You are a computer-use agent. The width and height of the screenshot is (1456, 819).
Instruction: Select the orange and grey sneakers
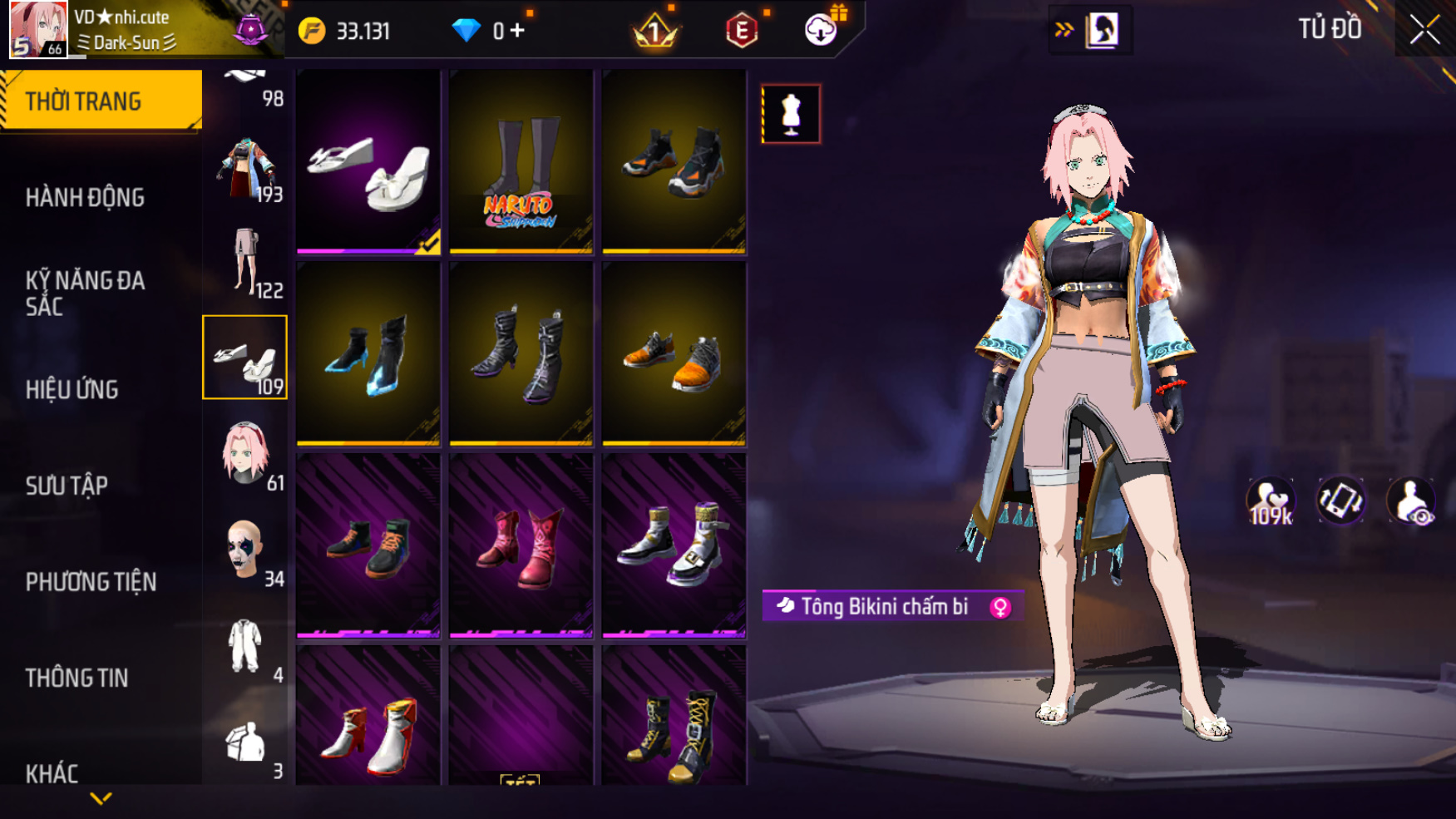tap(674, 354)
